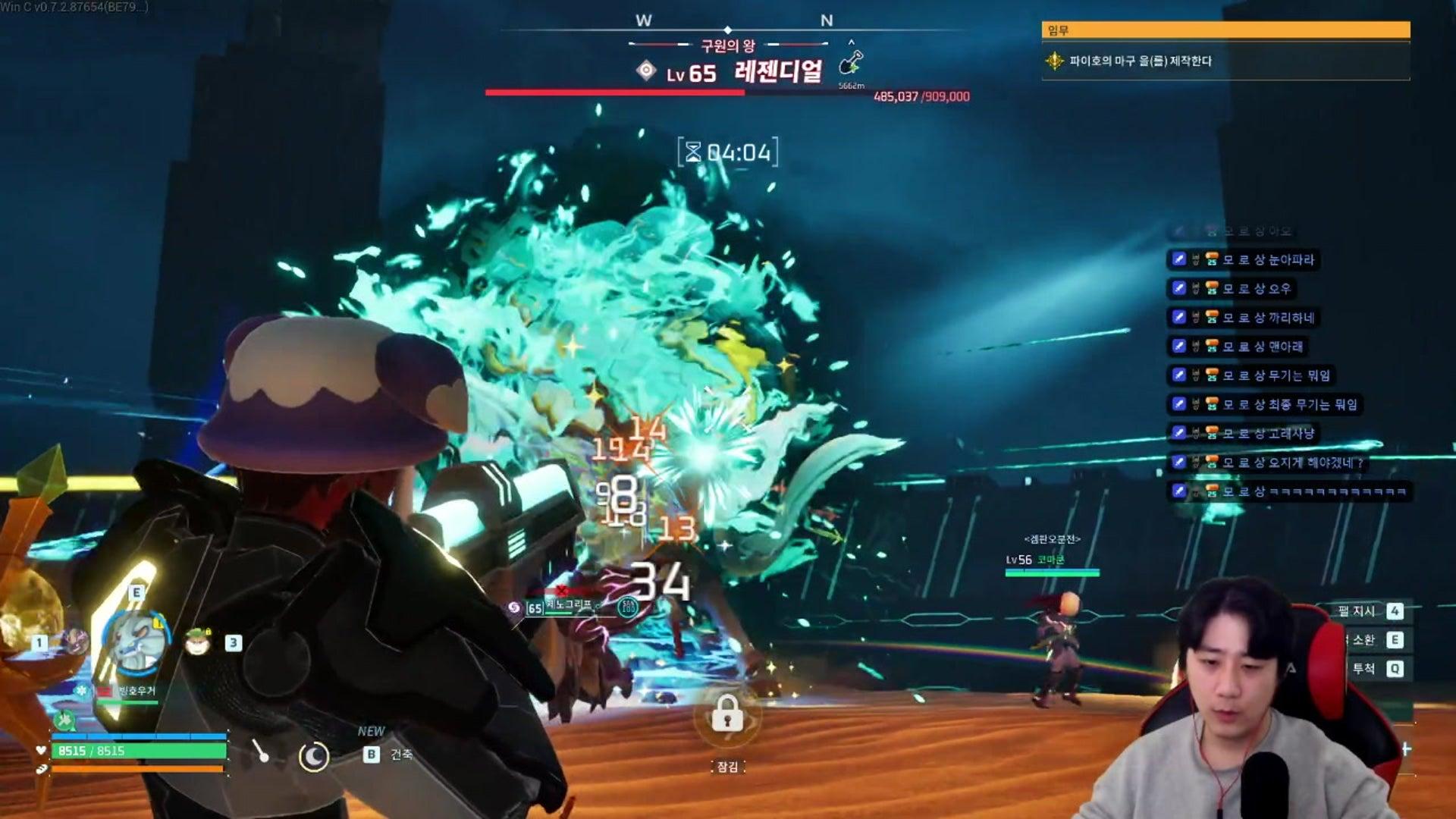This screenshot has width=1456, height=819.
Task: Select the shovel marker on the compass
Action: click(x=852, y=62)
